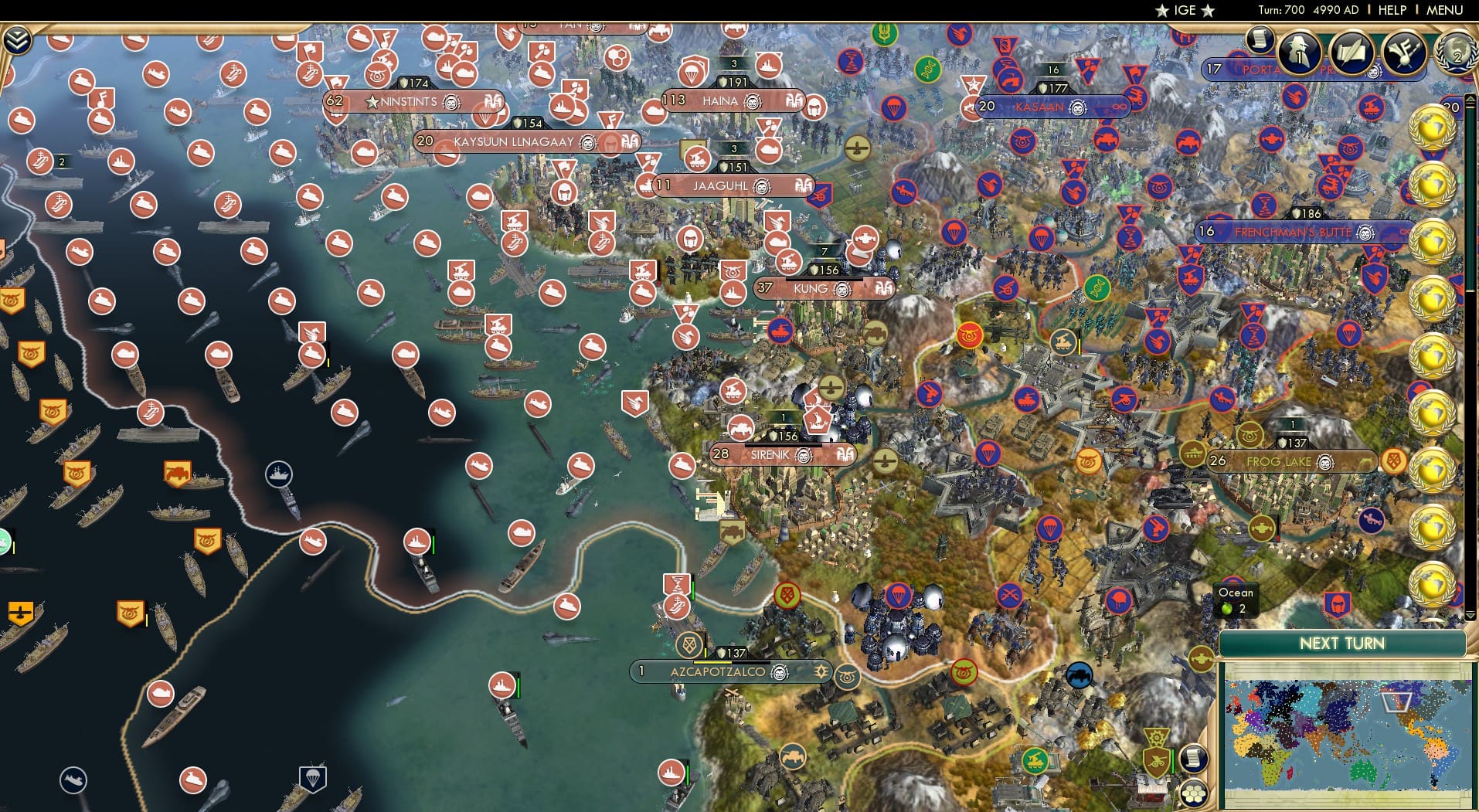1479x812 pixels.
Task: Click the capital star on the Ninstints city banner
Action: (x=372, y=101)
